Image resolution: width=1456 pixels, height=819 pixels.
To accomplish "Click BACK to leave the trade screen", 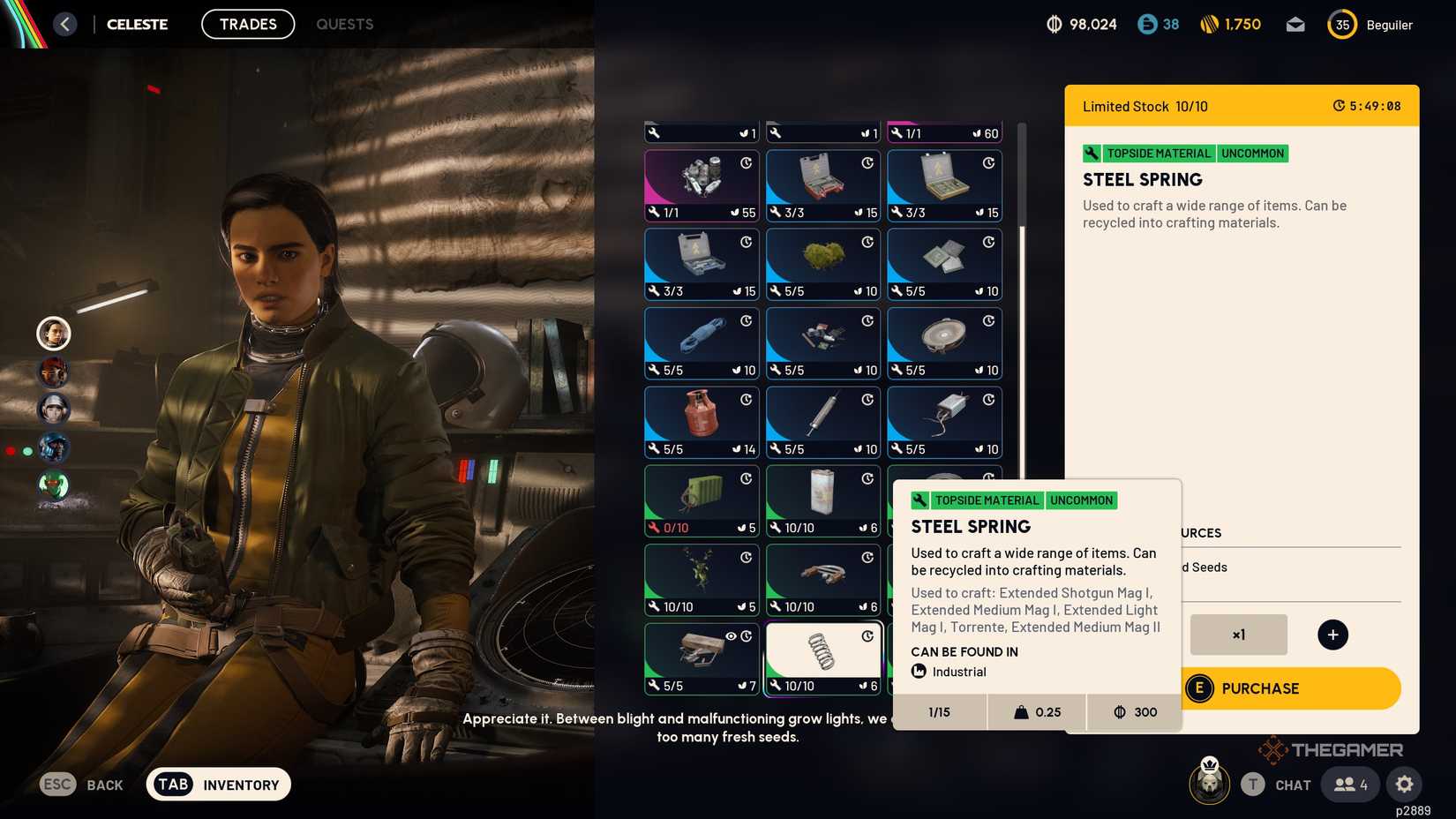I will coord(85,784).
